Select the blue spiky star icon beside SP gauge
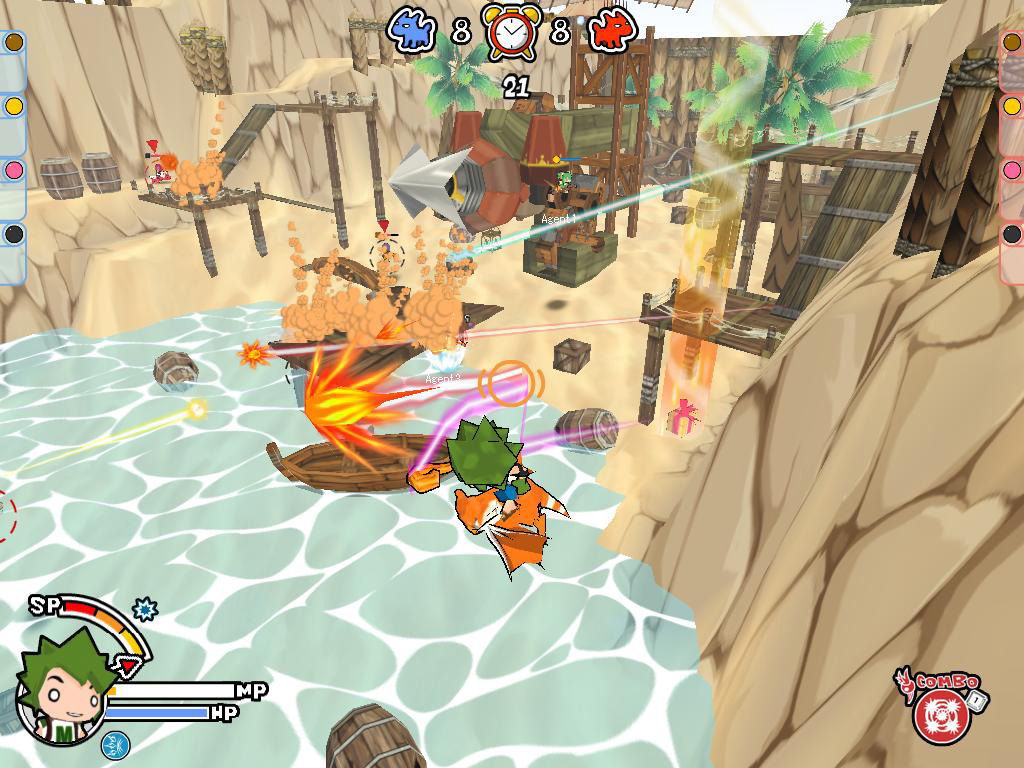This screenshot has width=1024, height=768. tap(146, 608)
